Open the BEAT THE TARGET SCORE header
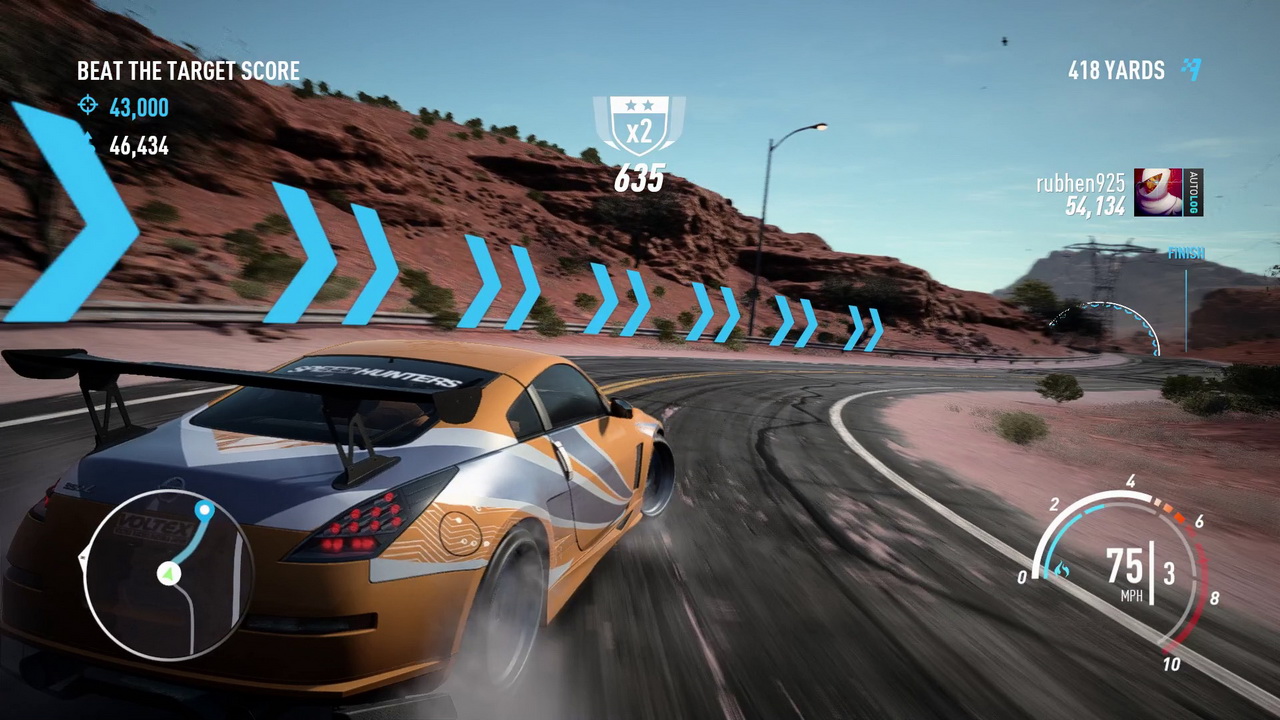Viewport: 1280px width, 720px height. point(188,71)
